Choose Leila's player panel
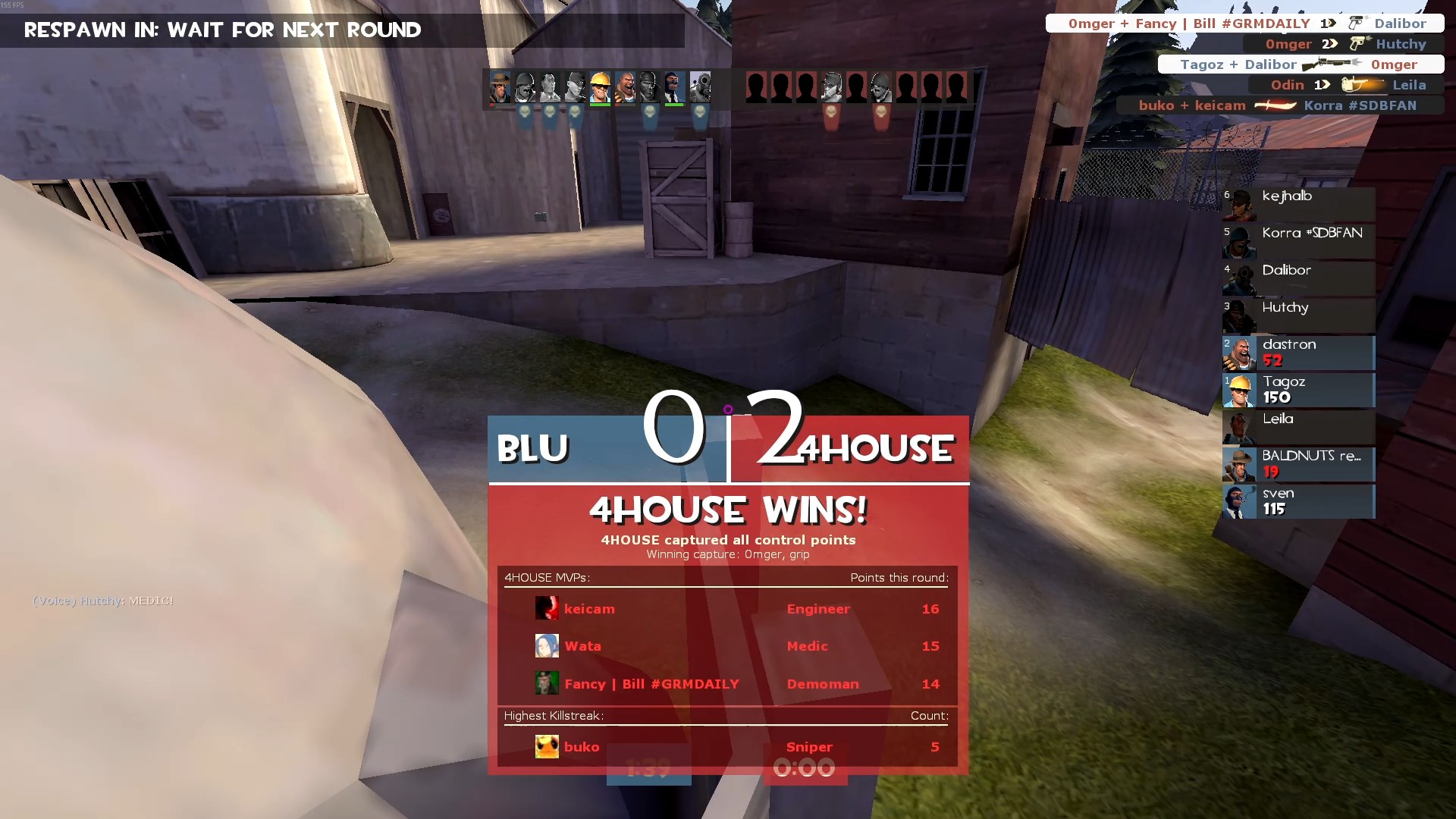1456x819 pixels. click(1298, 428)
